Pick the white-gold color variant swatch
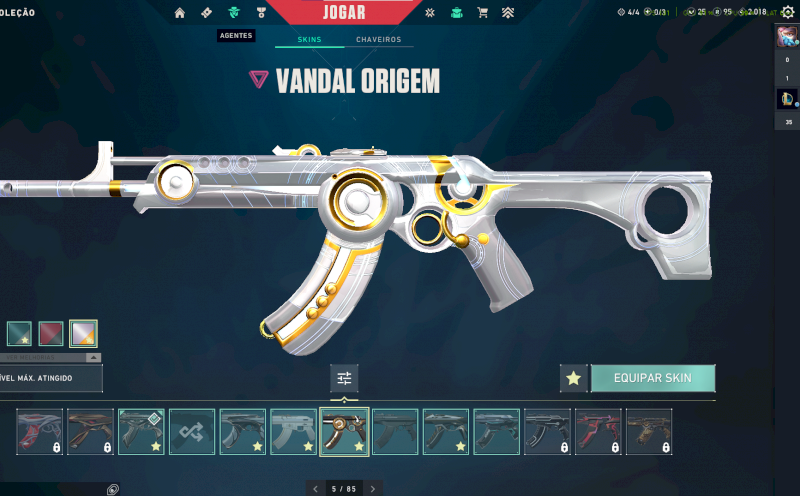The height and width of the screenshot is (496, 800). [83, 333]
